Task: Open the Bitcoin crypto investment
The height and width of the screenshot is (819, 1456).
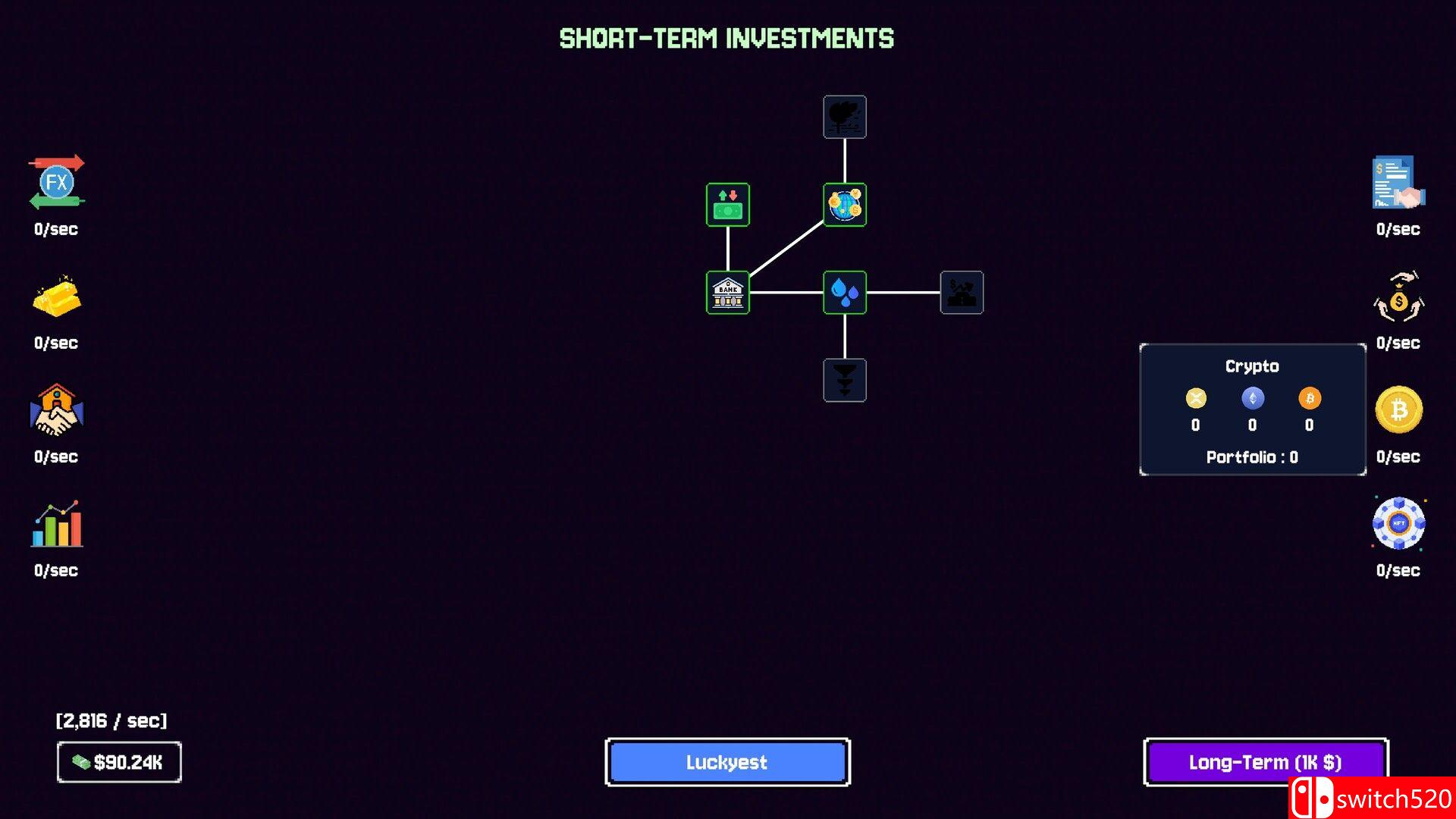Action: pos(1398,410)
